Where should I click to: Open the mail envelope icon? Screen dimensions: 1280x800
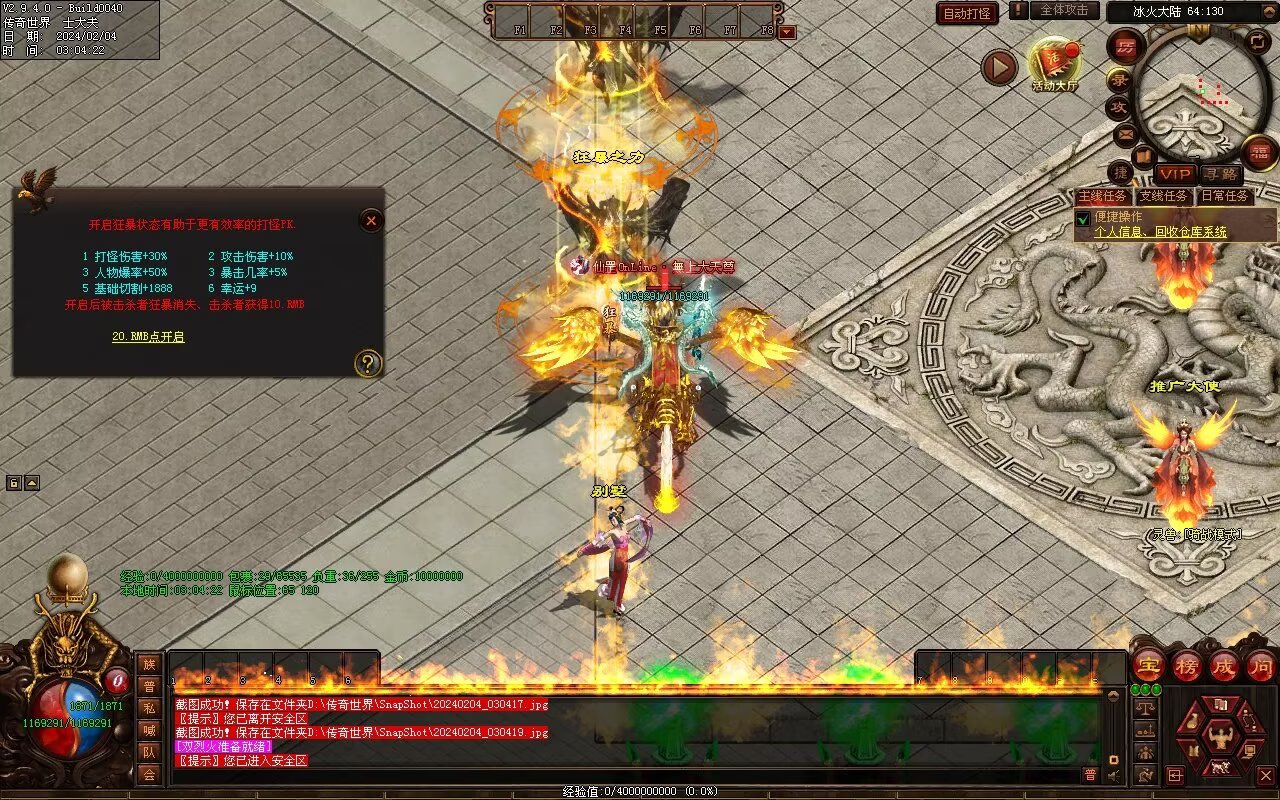pyautogui.click(x=1126, y=133)
